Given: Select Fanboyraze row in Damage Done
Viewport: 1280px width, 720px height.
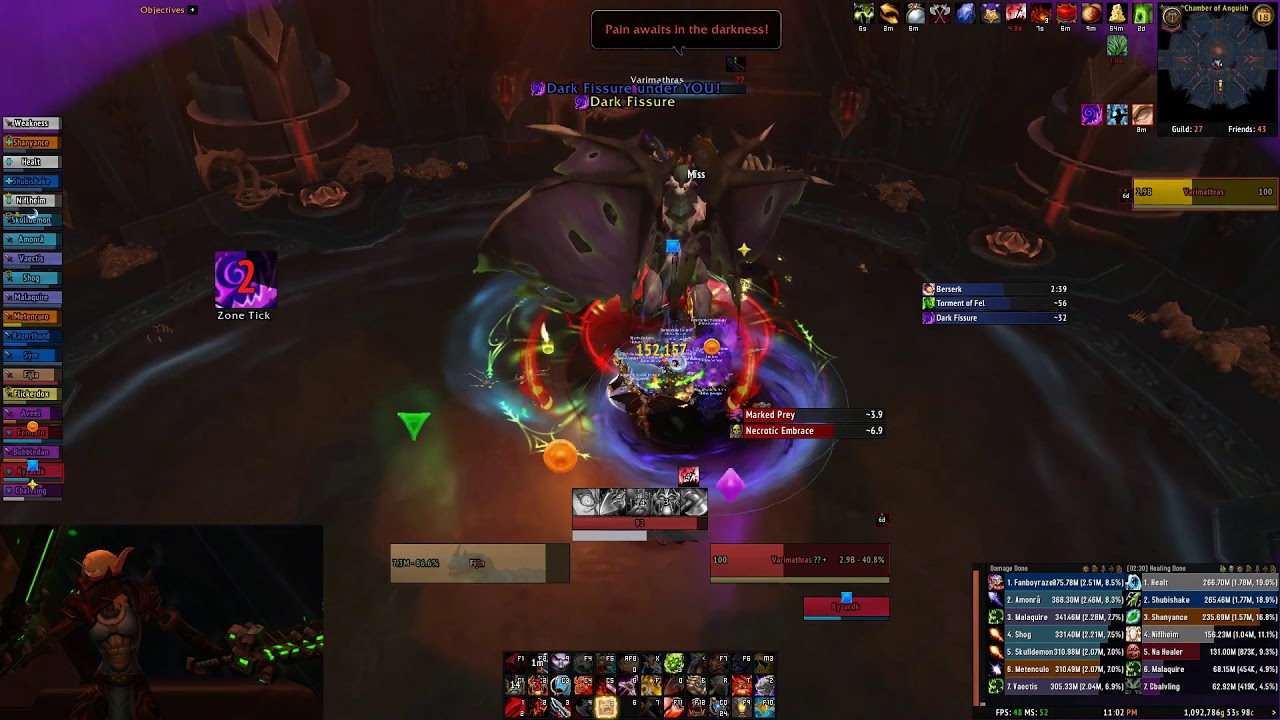Looking at the screenshot, I should (1055, 583).
